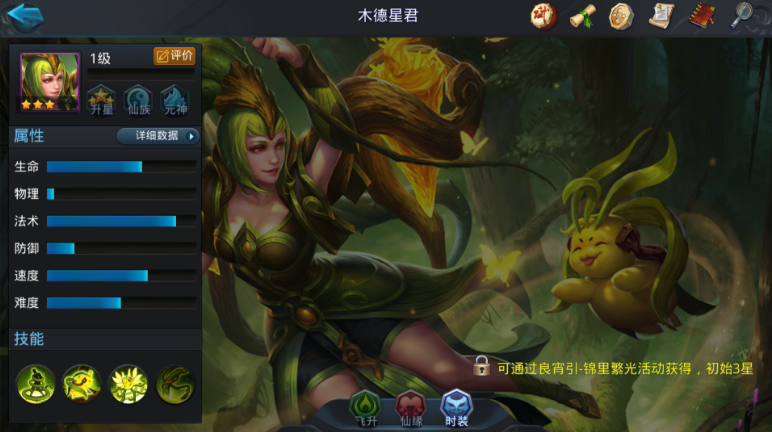The image size is (772, 432).
Task: Click the magnifying glass search icon
Action: coord(742,16)
